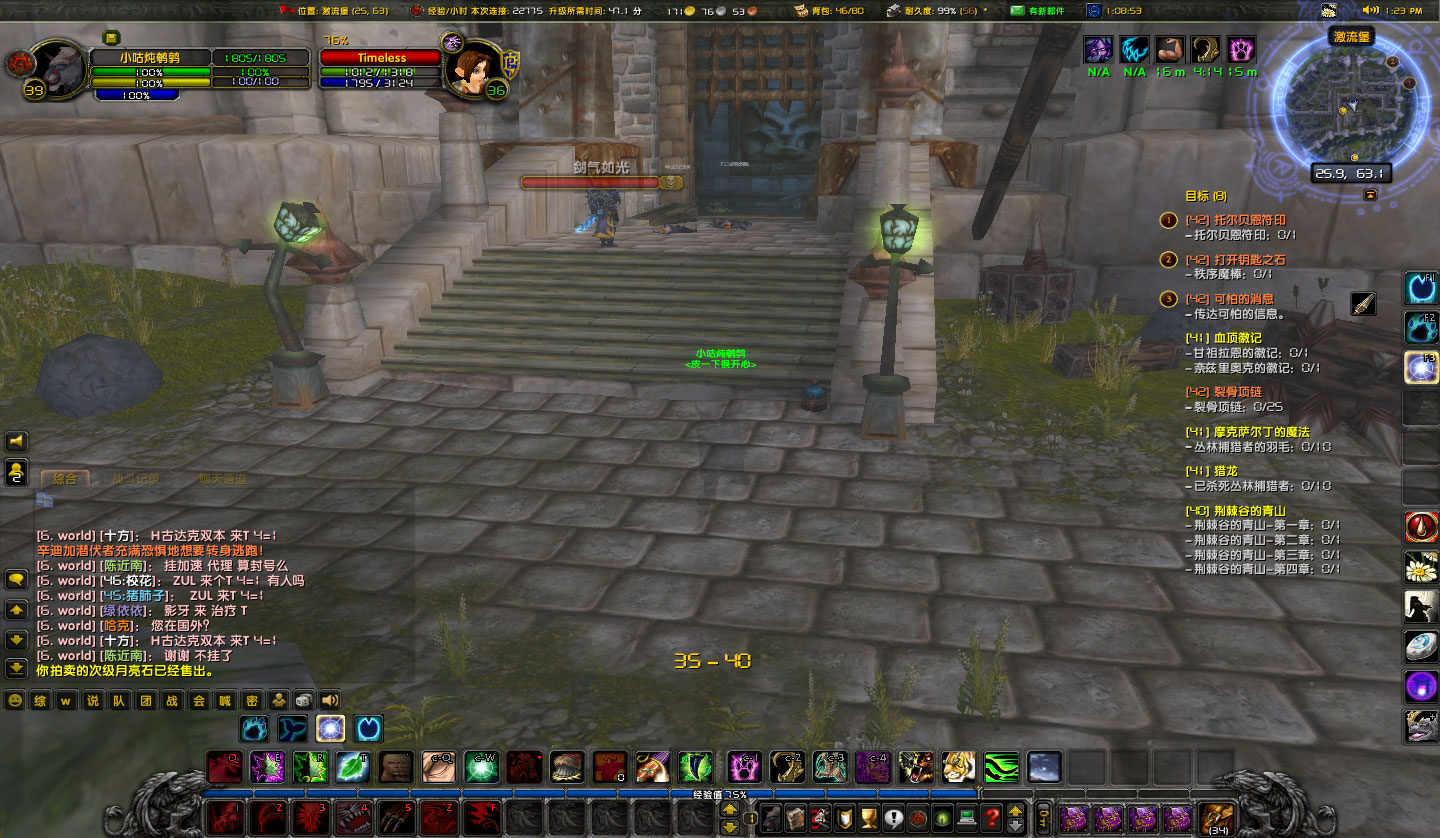Click the chat scroll-up arrow
The width and height of the screenshot is (1440, 838).
(14, 607)
